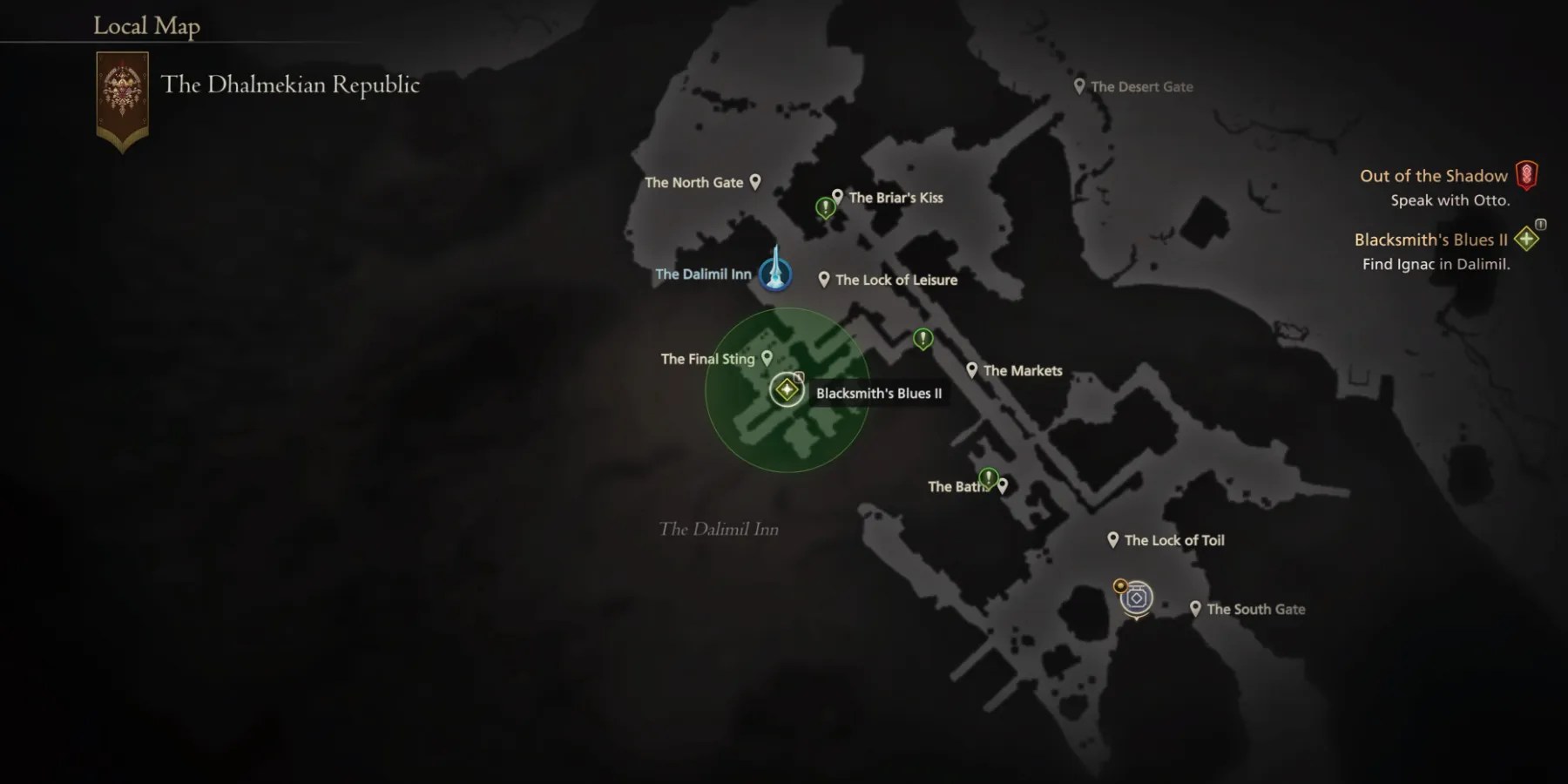Select The Final Sting location pin
Viewport: 1568px width, 784px height.
766,356
